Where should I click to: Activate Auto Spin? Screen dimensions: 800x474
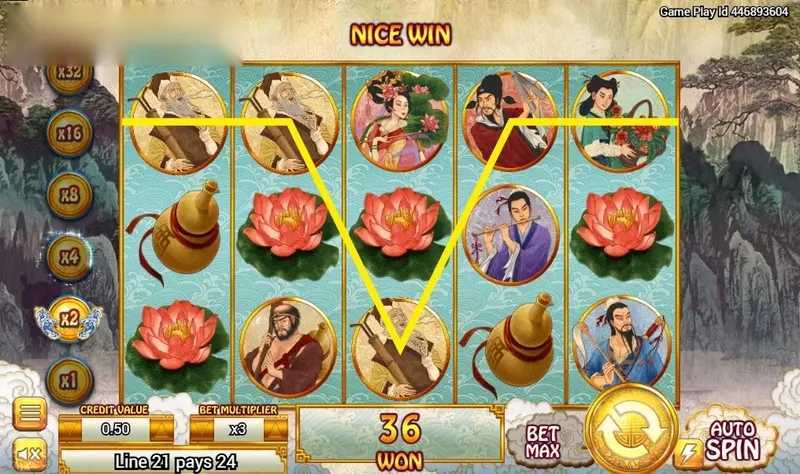click(729, 438)
